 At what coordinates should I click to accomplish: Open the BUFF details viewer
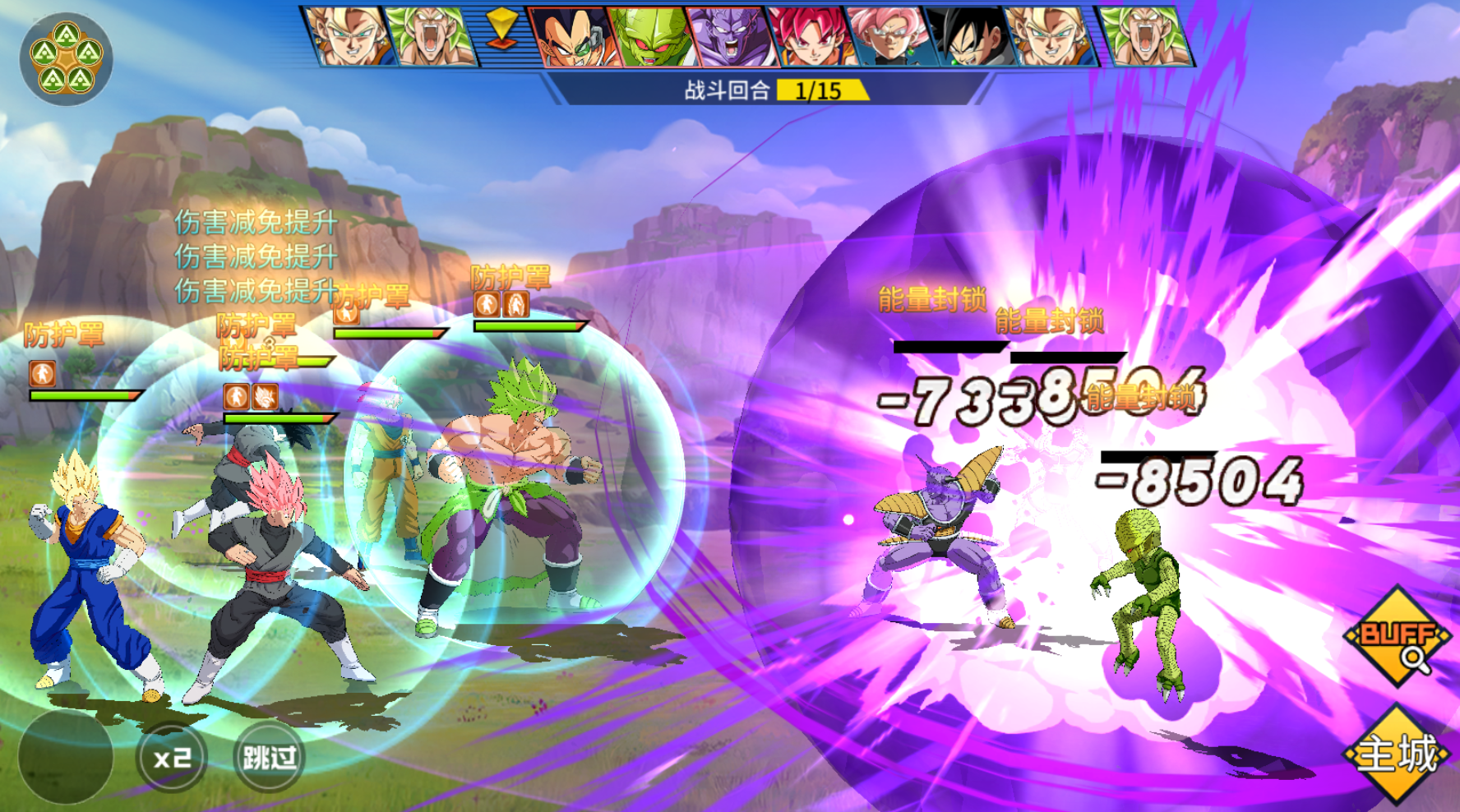coord(1397,637)
